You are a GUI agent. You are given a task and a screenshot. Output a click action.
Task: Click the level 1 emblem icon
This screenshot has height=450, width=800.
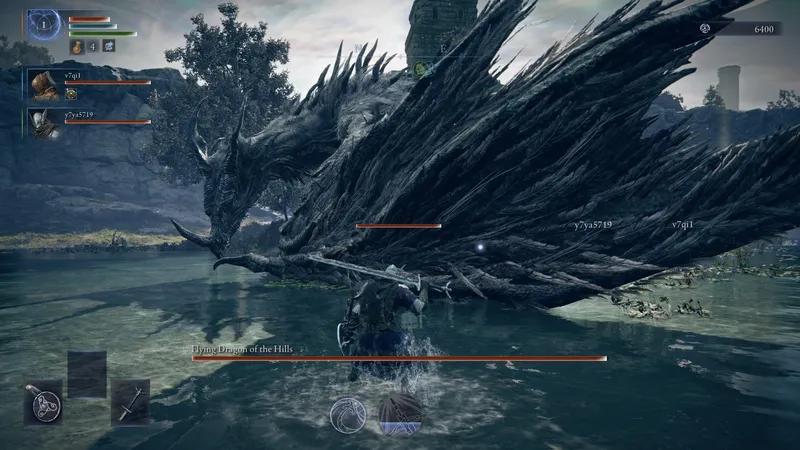[x=43, y=25]
